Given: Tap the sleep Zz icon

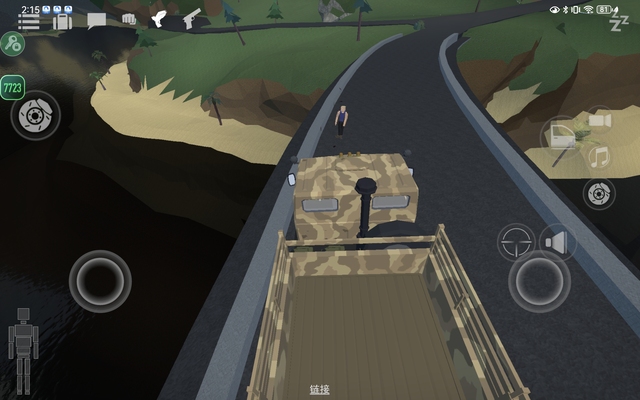Looking at the screenshot, I should tap(619, 22).
